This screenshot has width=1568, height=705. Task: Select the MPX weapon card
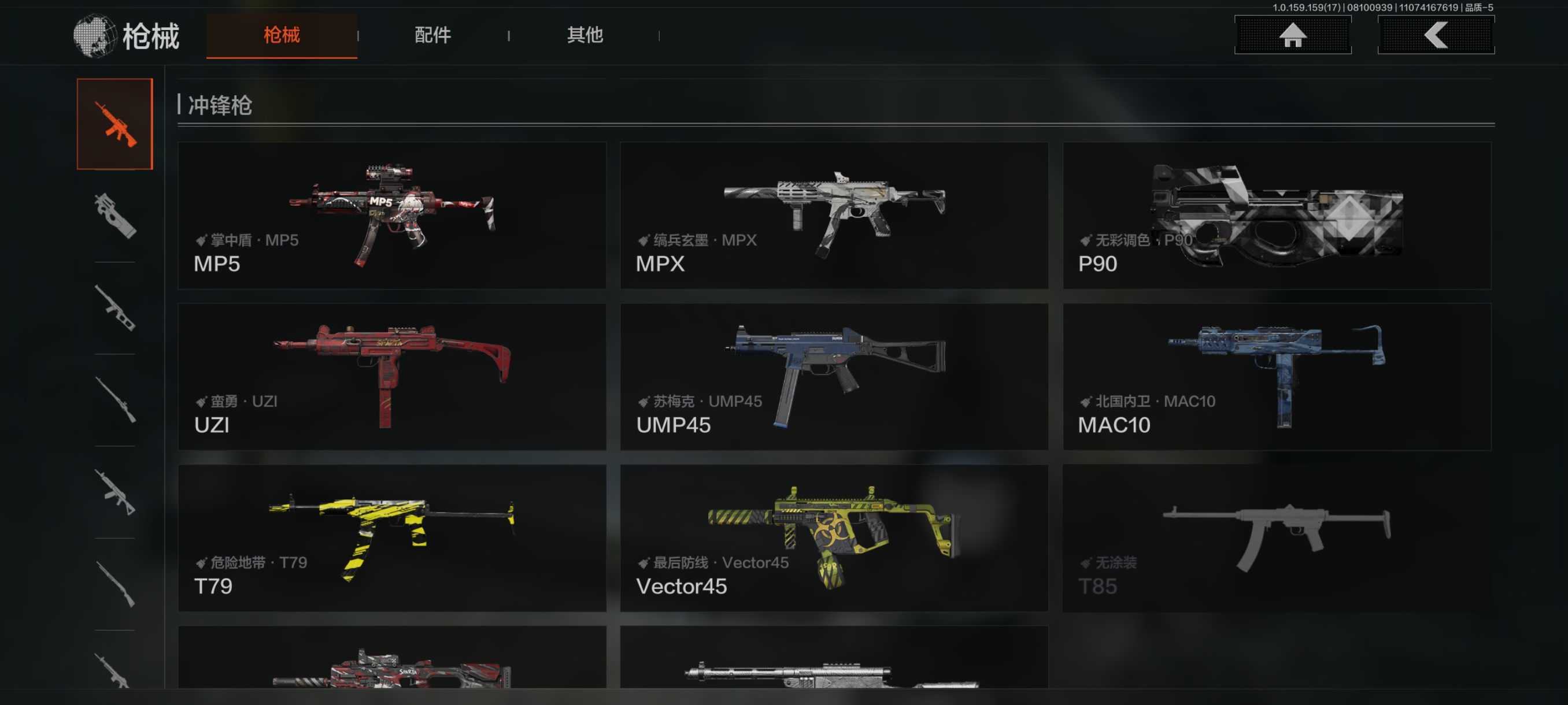pyautogui.click(x=834, y=216)
